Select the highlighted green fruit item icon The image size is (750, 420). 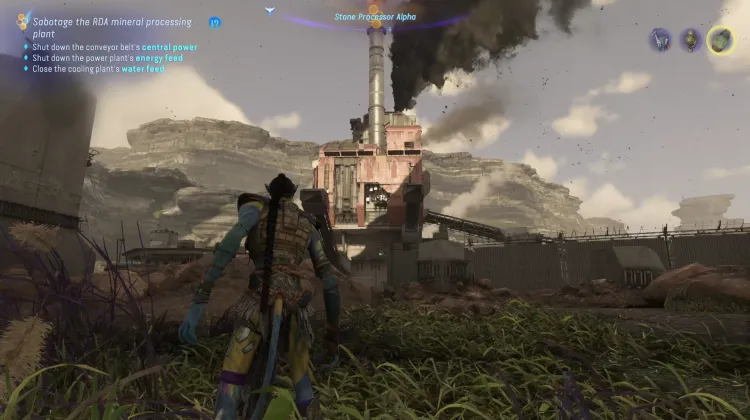click(x=720, y=40)
